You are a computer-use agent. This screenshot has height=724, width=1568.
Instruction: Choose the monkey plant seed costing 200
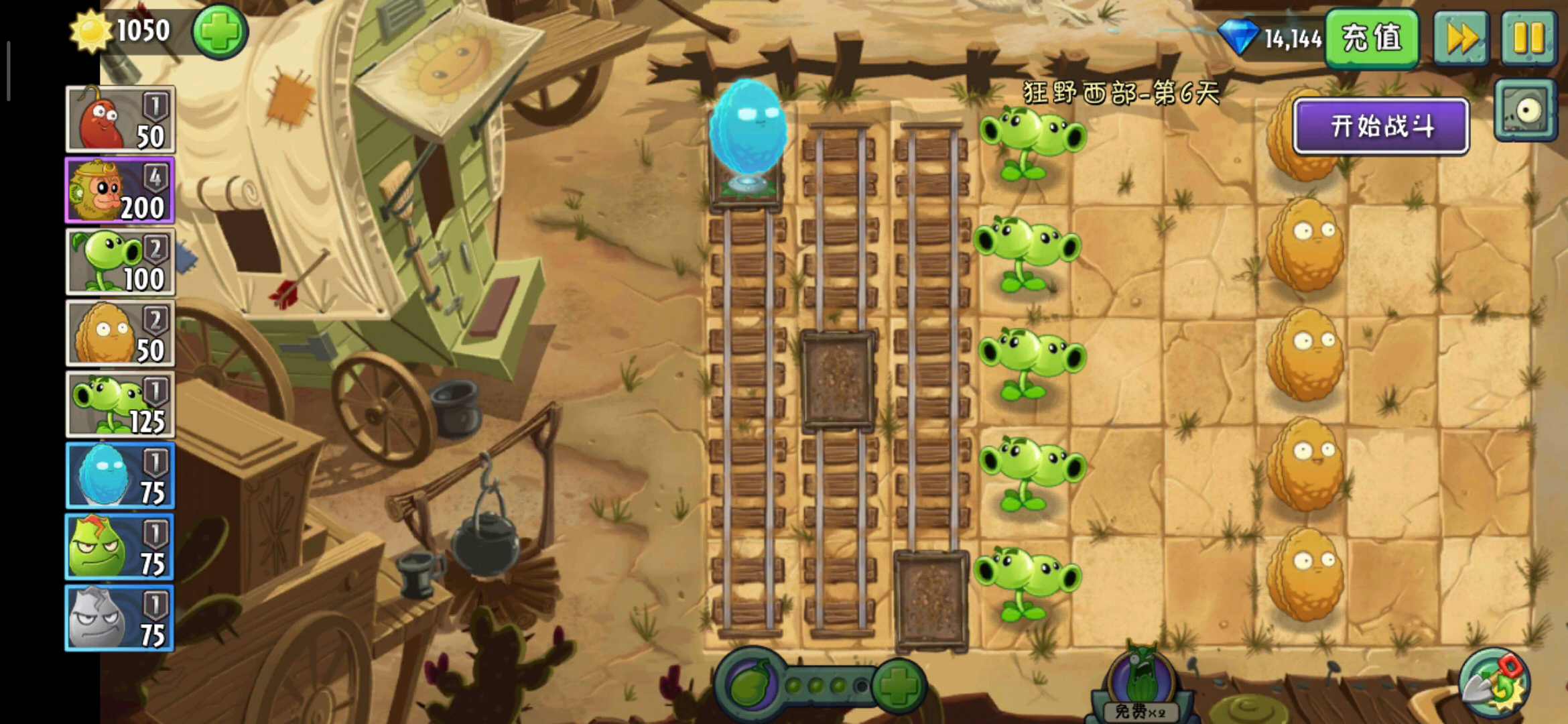pyautogui.click(x=120, y=191)
